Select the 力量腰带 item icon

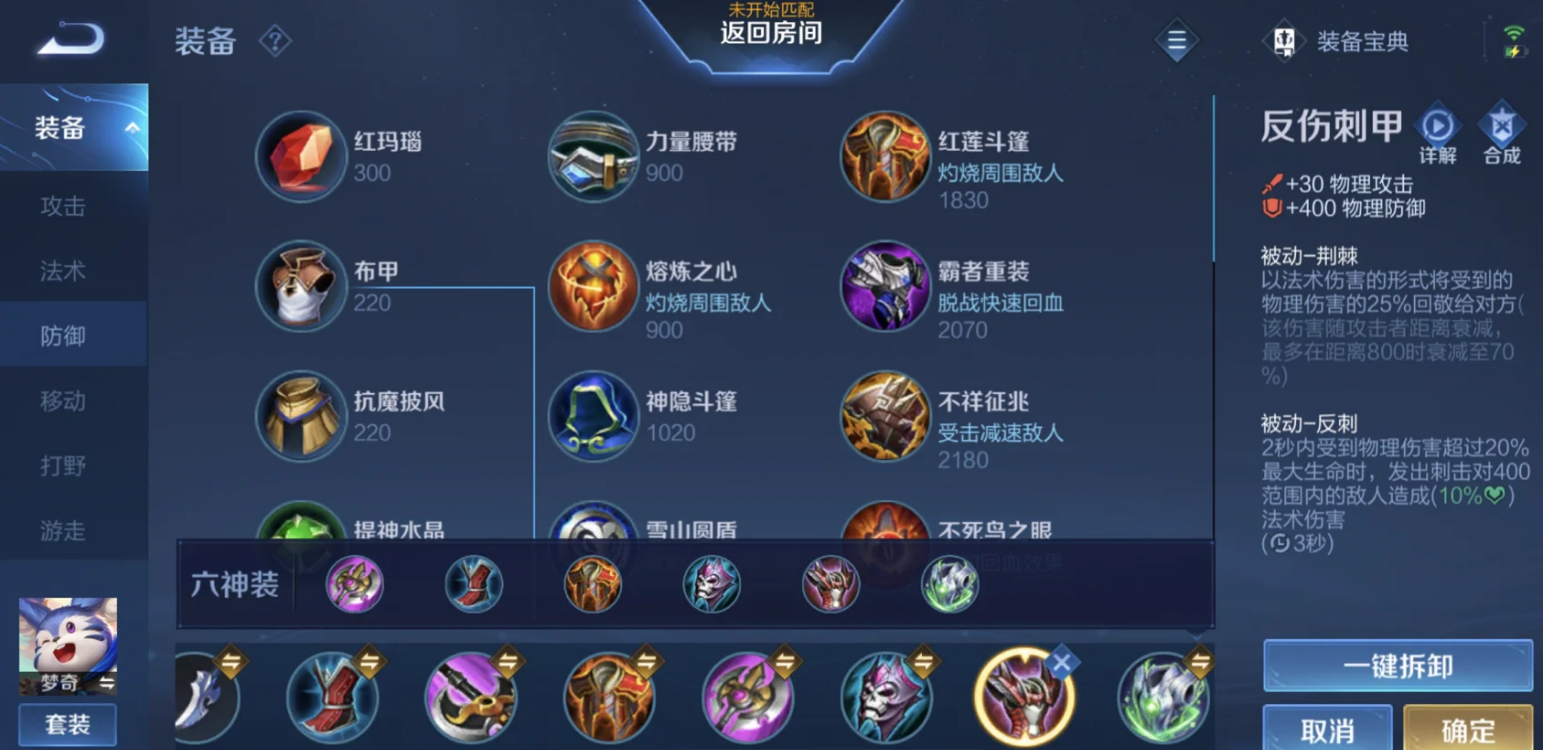[x=593, y=158]
